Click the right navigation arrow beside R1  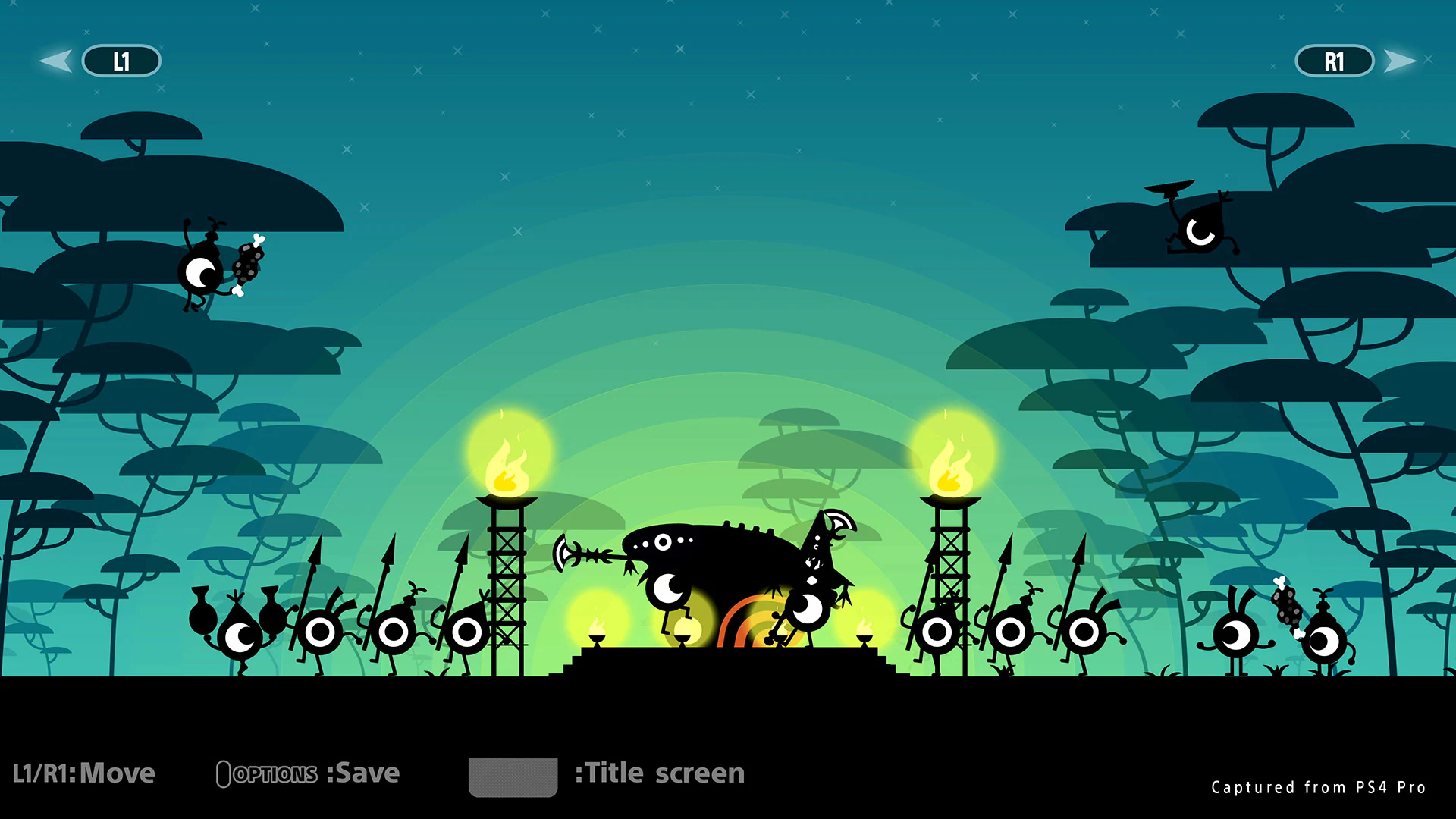(1399, 61)
